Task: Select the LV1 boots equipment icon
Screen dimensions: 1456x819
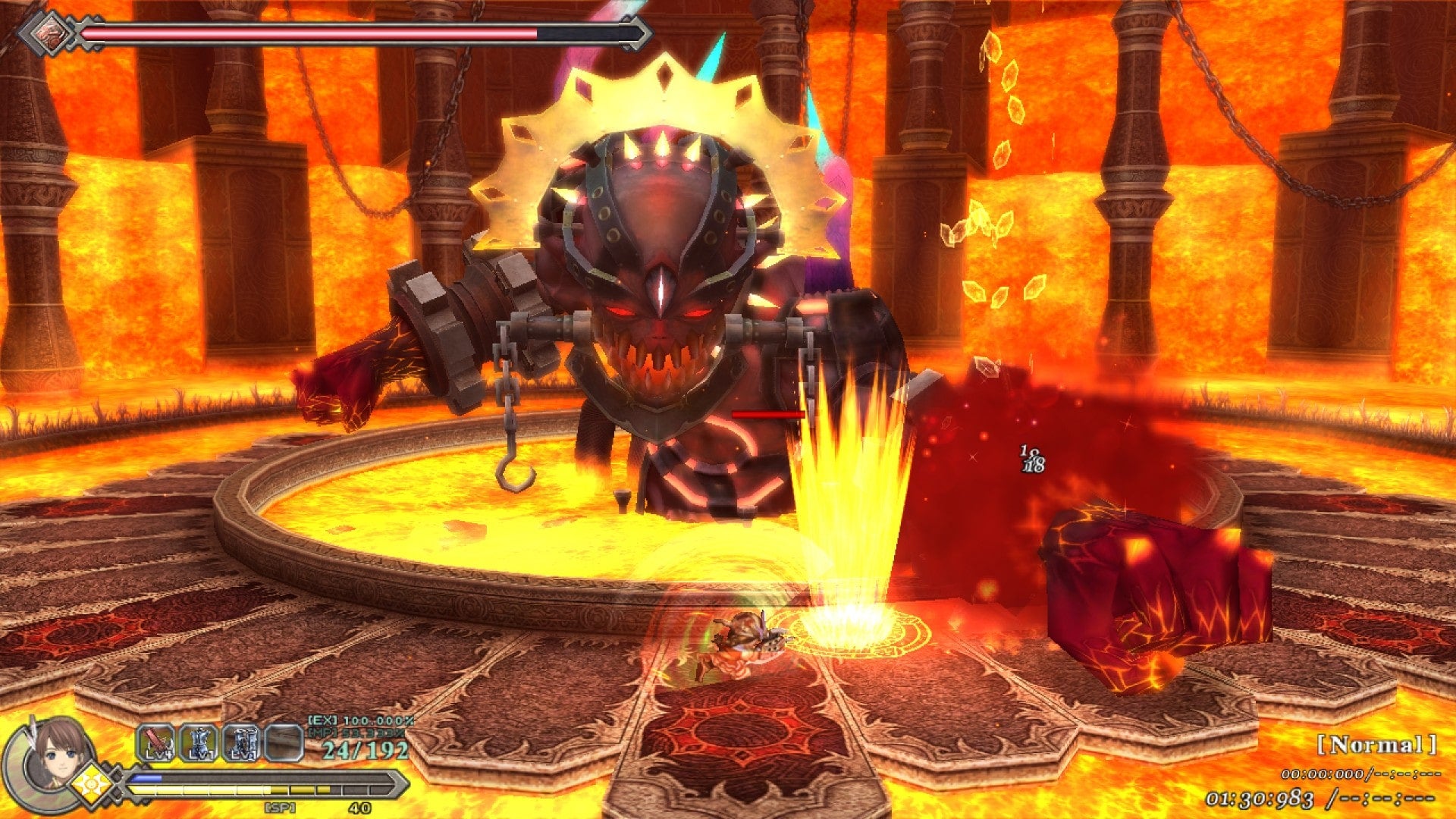Action: tap(241, 742)
